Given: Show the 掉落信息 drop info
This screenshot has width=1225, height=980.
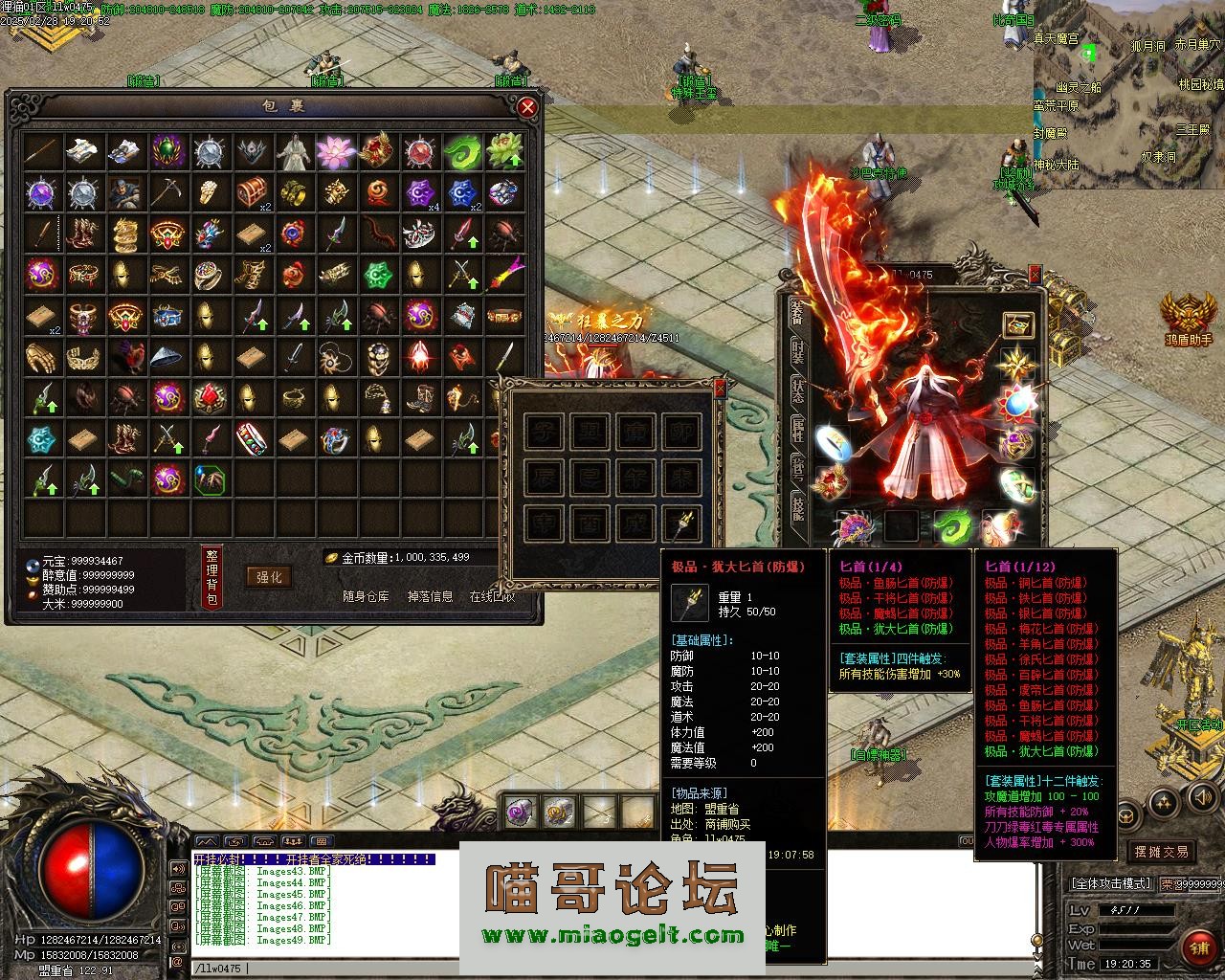Looking at the screenshot, I should (430, 596).
